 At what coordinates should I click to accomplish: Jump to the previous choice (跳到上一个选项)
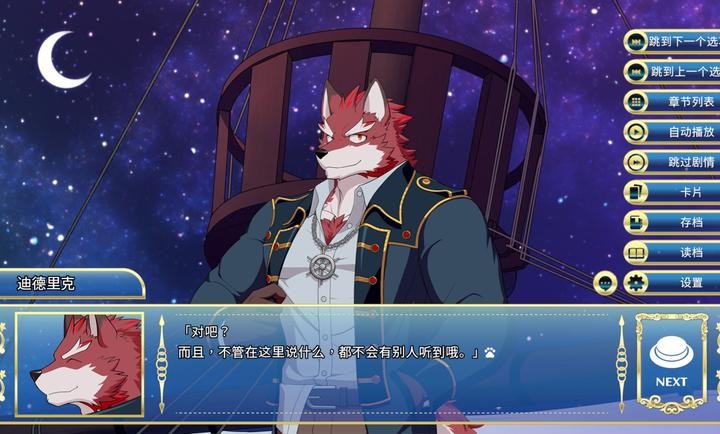[673, 71]
